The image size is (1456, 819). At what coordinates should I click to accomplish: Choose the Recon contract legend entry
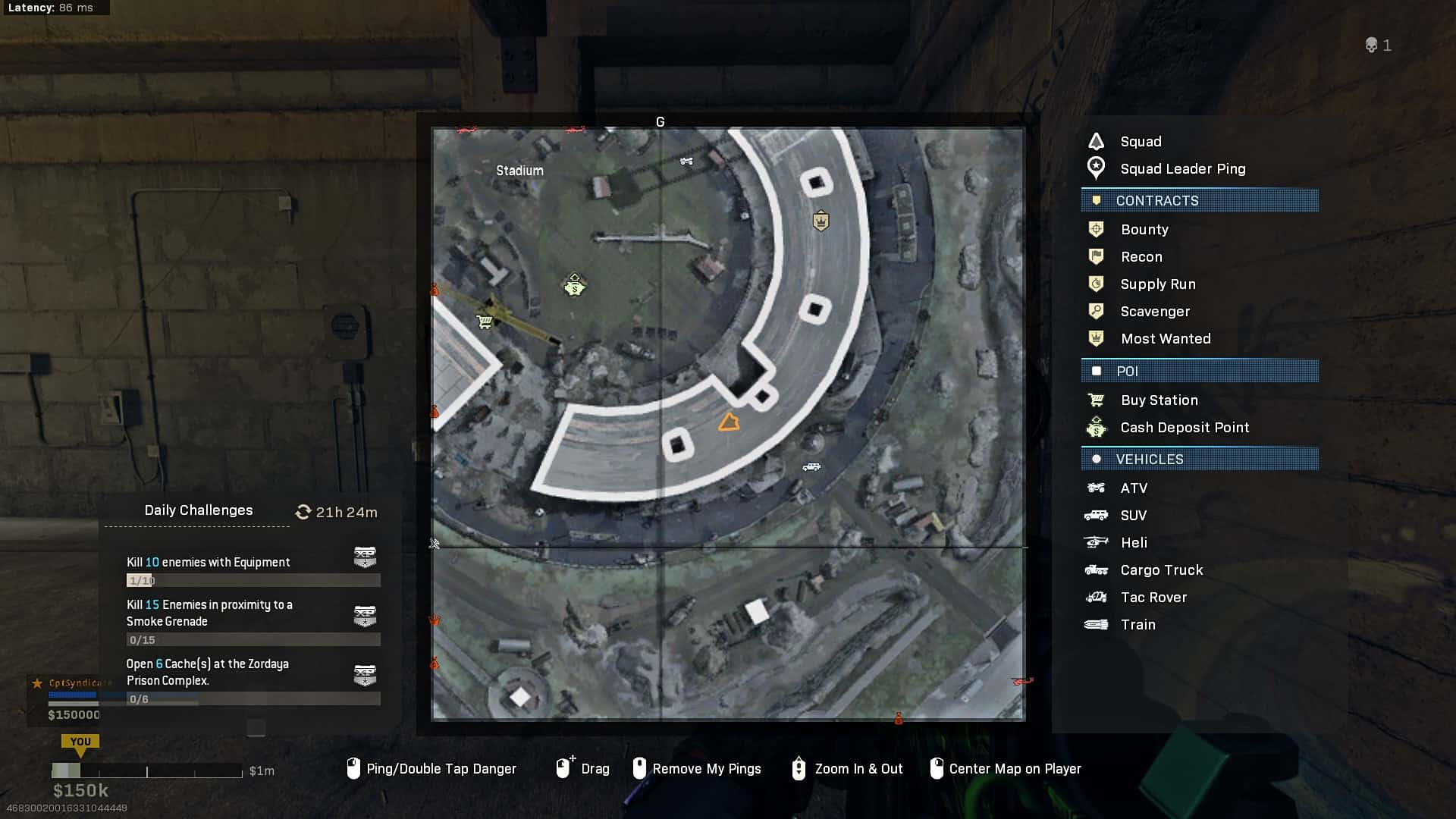pos(1141,257)
